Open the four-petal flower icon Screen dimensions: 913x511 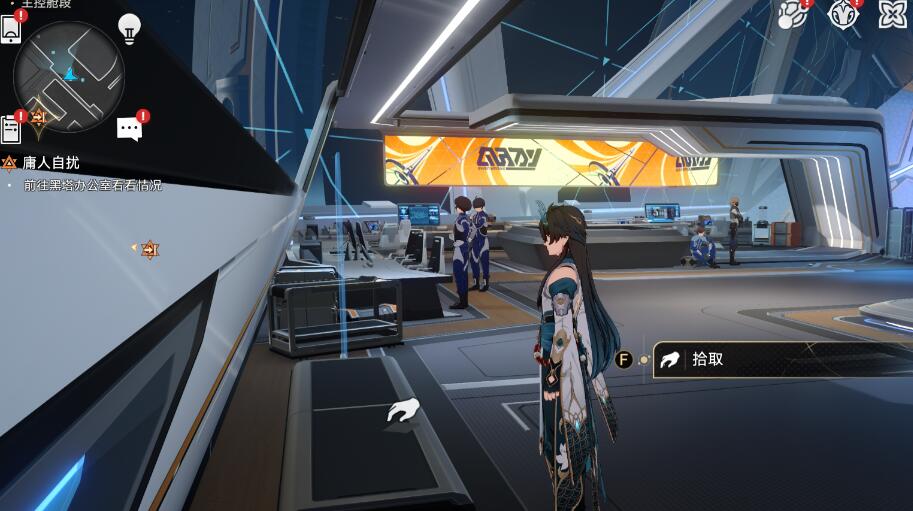pyautogui.click(x=892, y=14)
